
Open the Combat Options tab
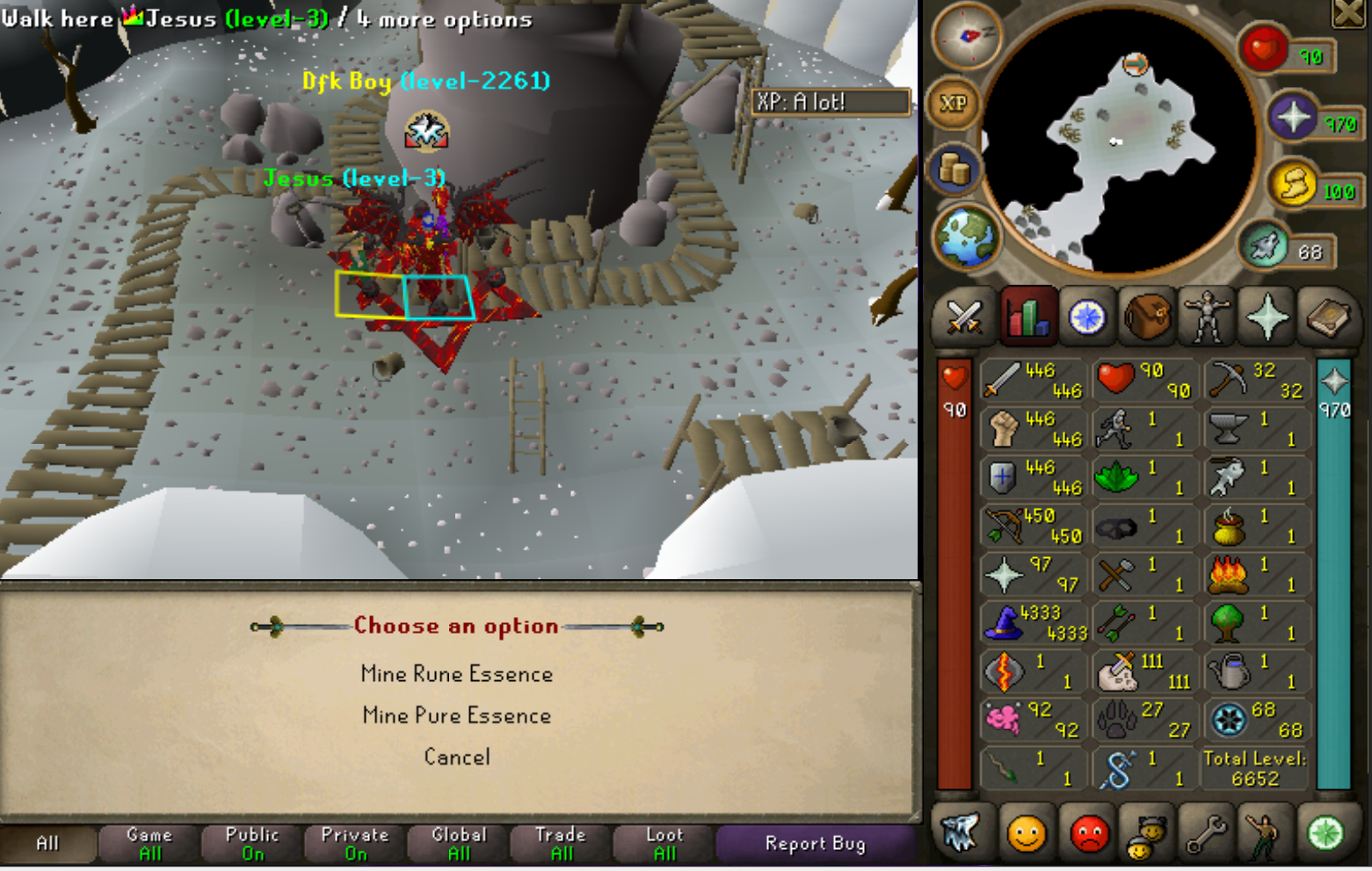(964, 317)
